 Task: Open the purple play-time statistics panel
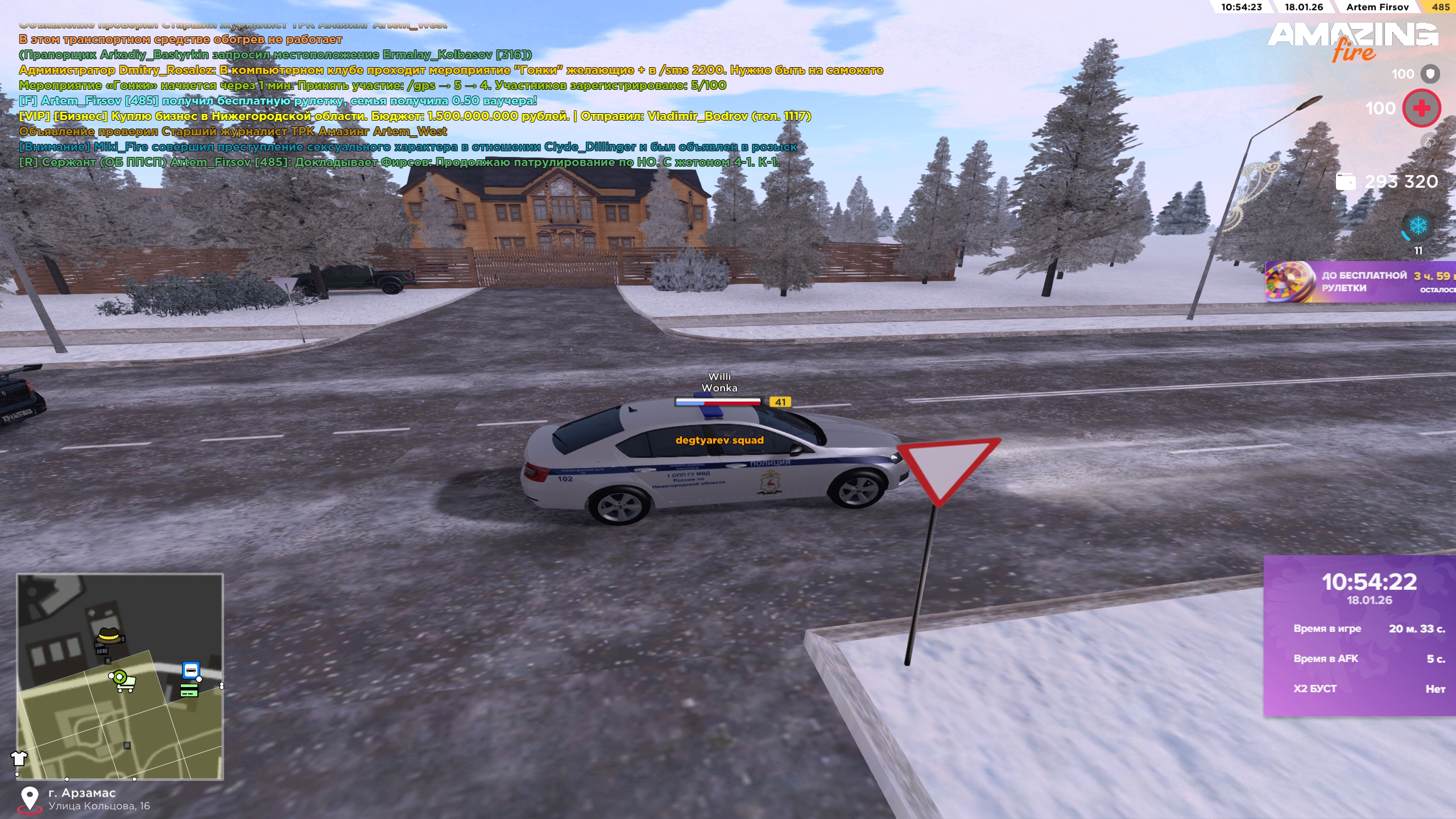[x=1359, y=635]
